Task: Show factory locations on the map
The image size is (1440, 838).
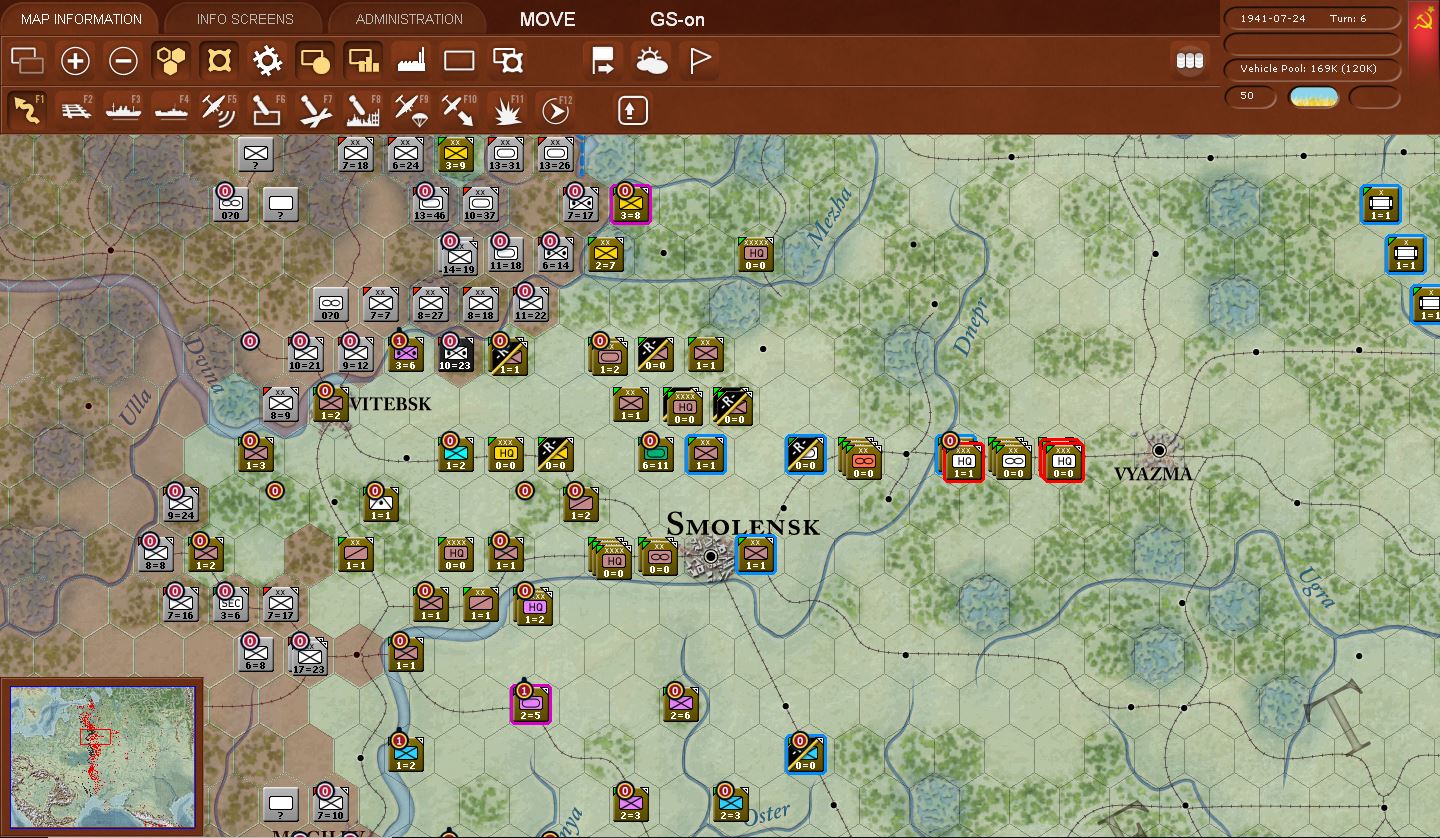Action: tap(410, 61)
